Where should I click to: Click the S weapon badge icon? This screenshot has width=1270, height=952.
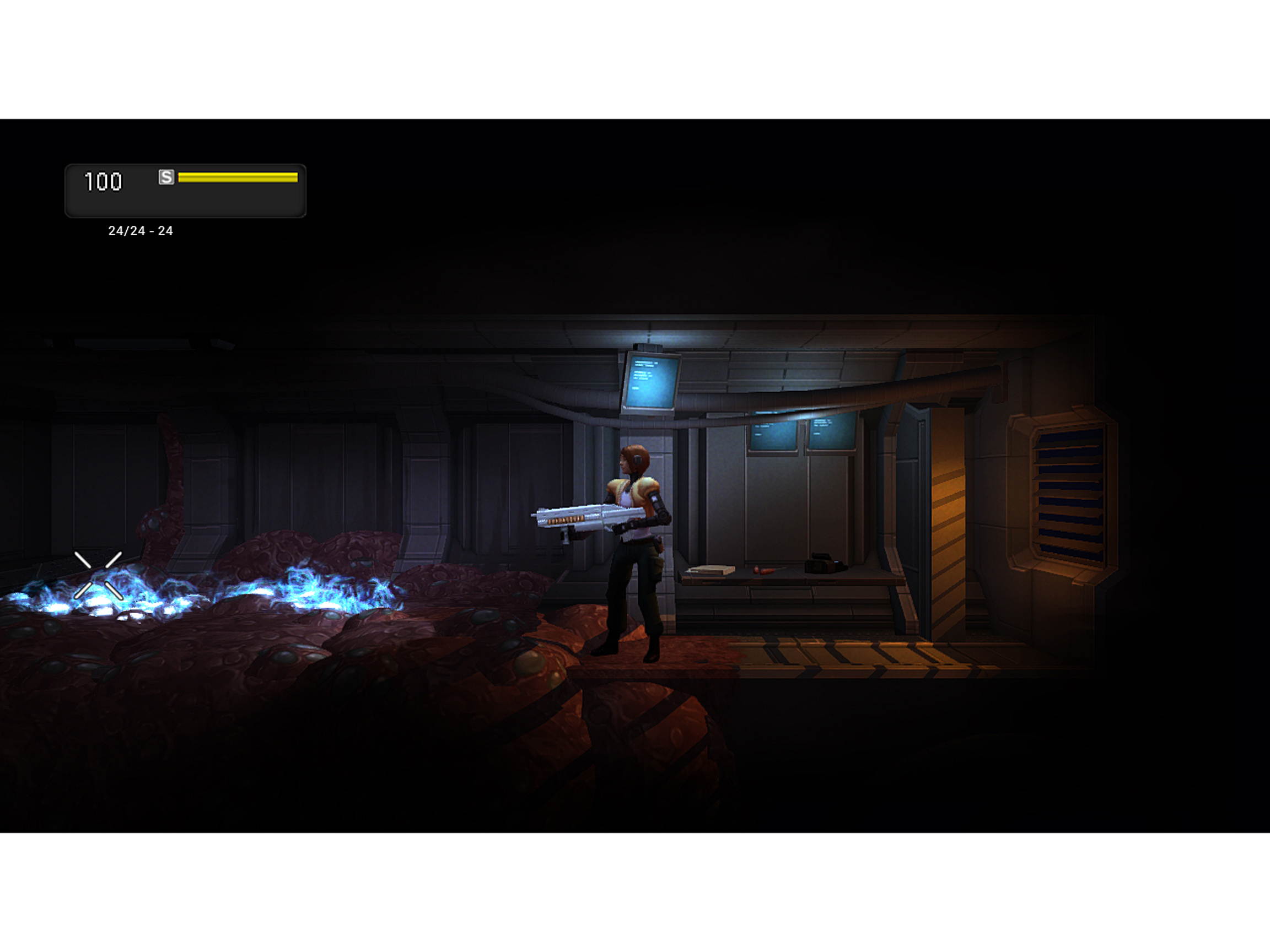[x=166, y=178]
